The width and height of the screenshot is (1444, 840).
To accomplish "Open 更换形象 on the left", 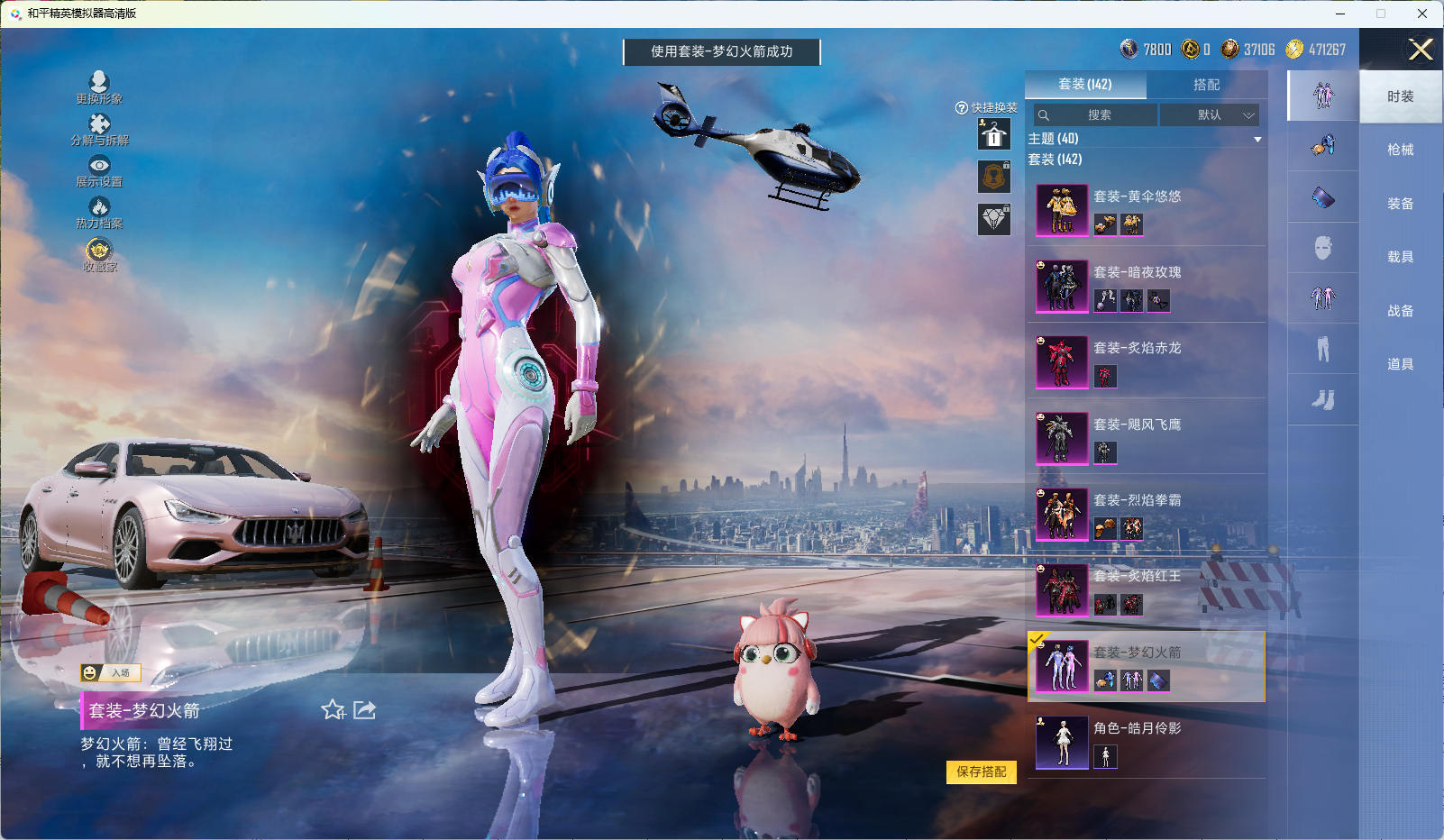I will point(99,87).
